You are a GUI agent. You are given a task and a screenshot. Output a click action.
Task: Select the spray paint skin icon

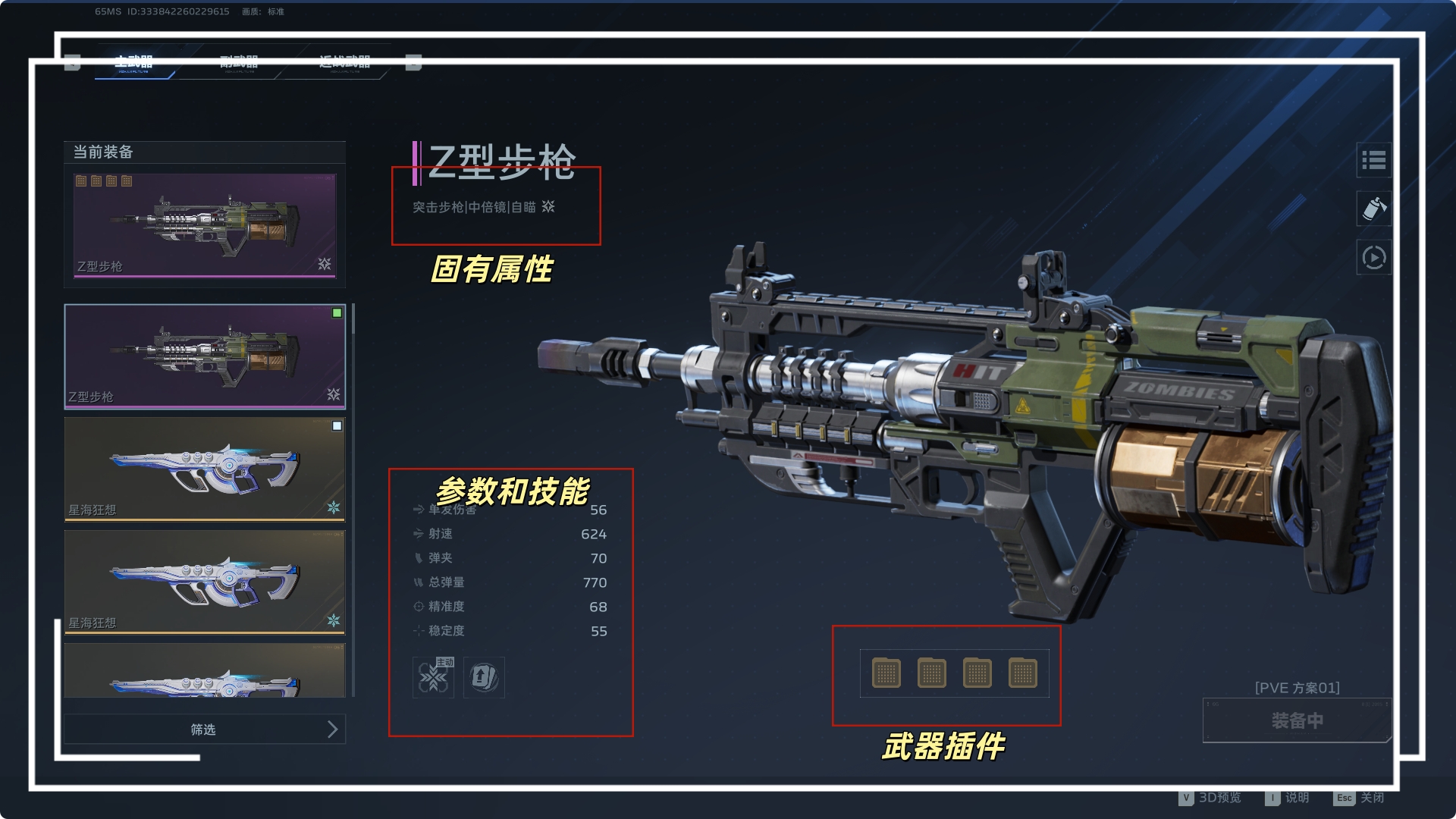click(x=1373, y=209)
